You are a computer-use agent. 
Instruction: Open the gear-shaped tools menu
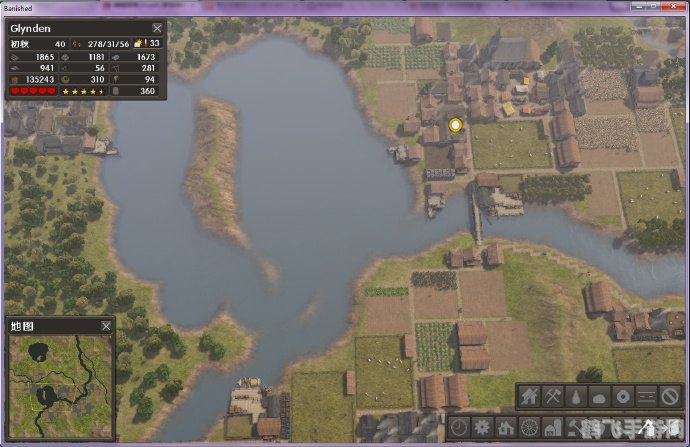coord(483,425)
